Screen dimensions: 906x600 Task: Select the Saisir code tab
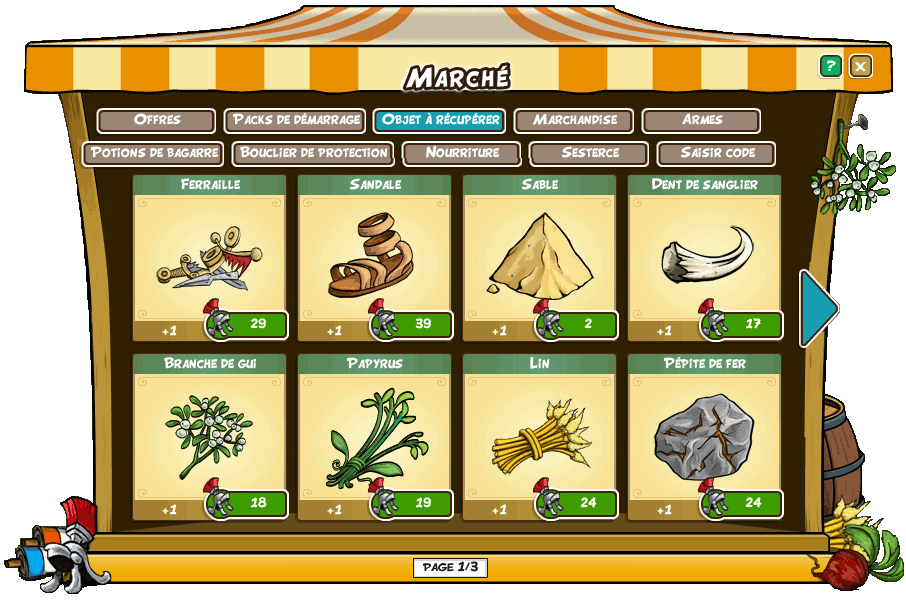(716, 153)
